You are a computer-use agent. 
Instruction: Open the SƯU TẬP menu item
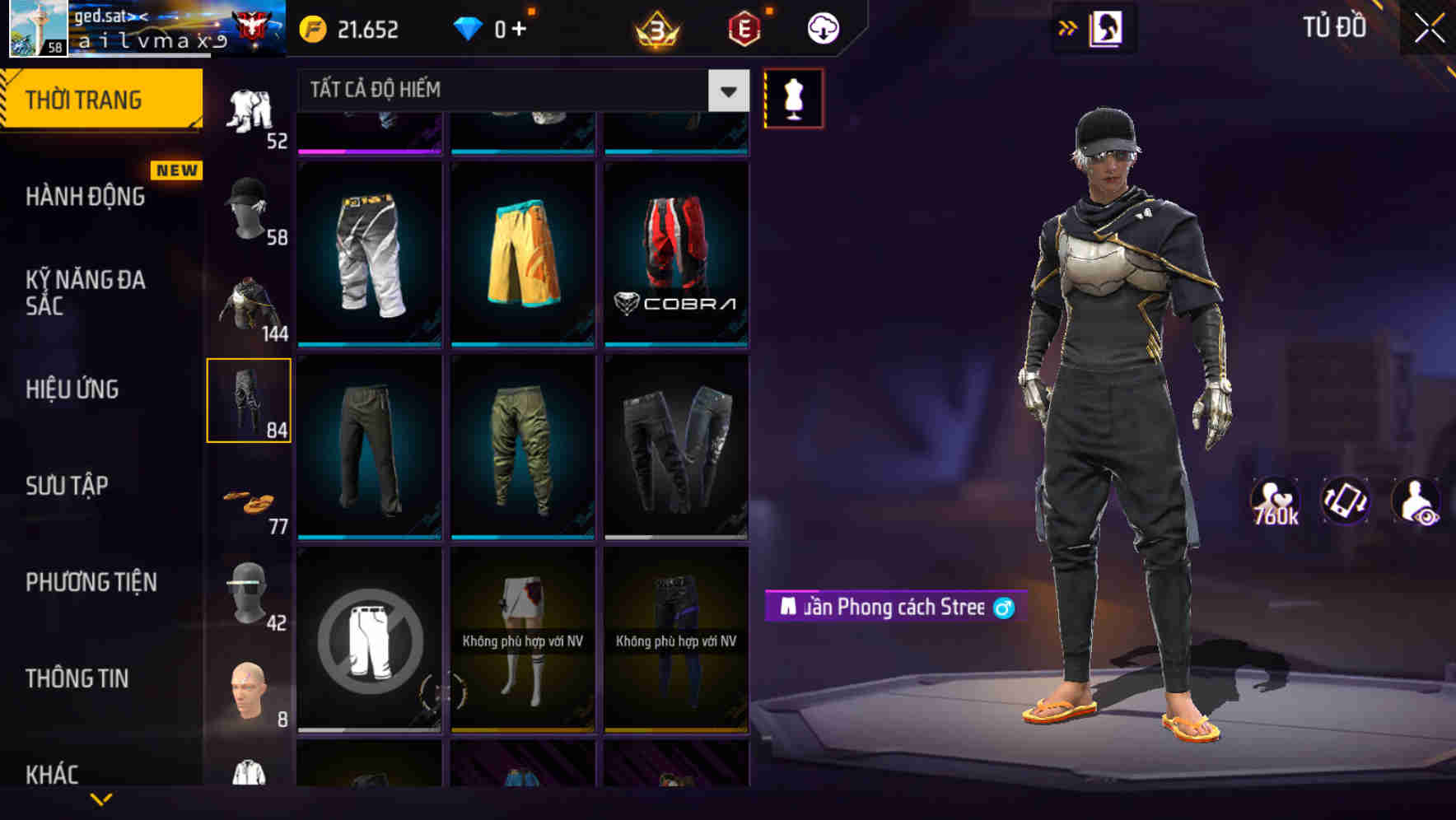pyautogui.click(x=69, y=486)
